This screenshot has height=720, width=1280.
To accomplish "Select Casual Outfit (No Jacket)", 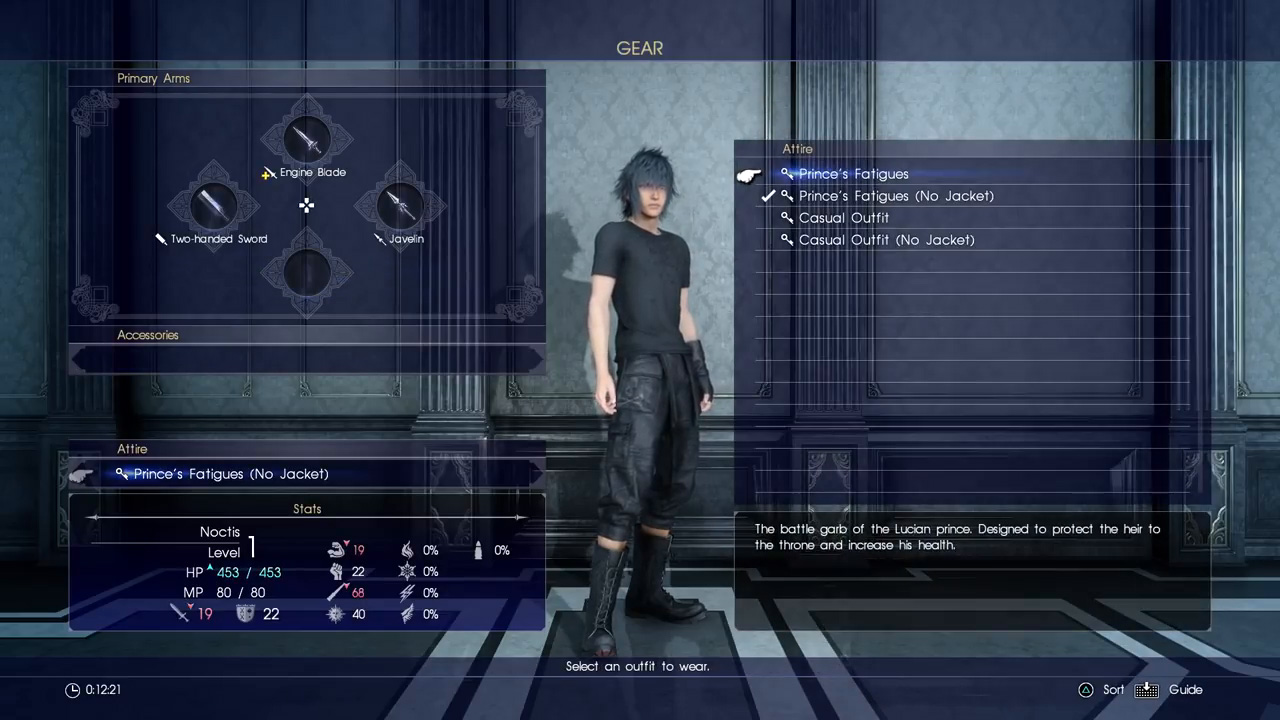I will click(x=885, y=240).
